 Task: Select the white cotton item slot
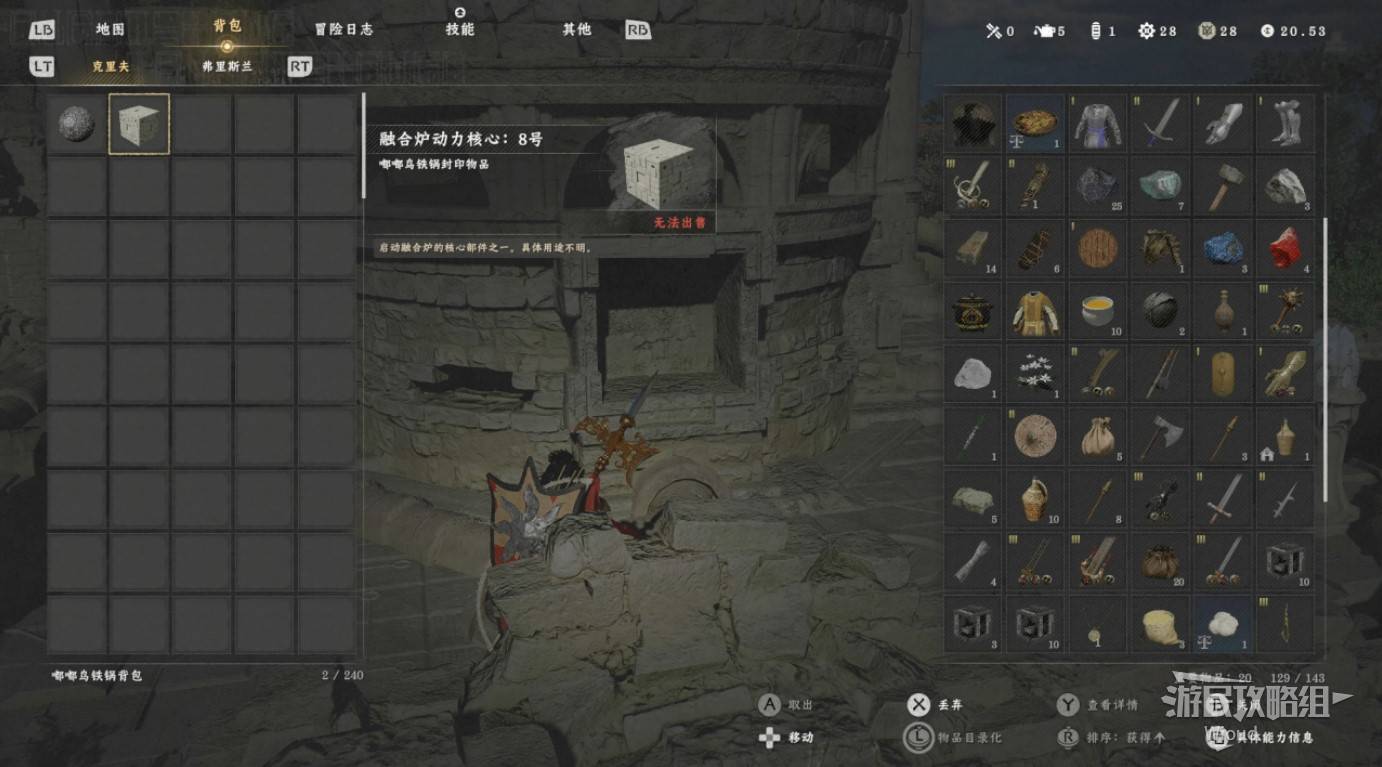click(1222, 624)
